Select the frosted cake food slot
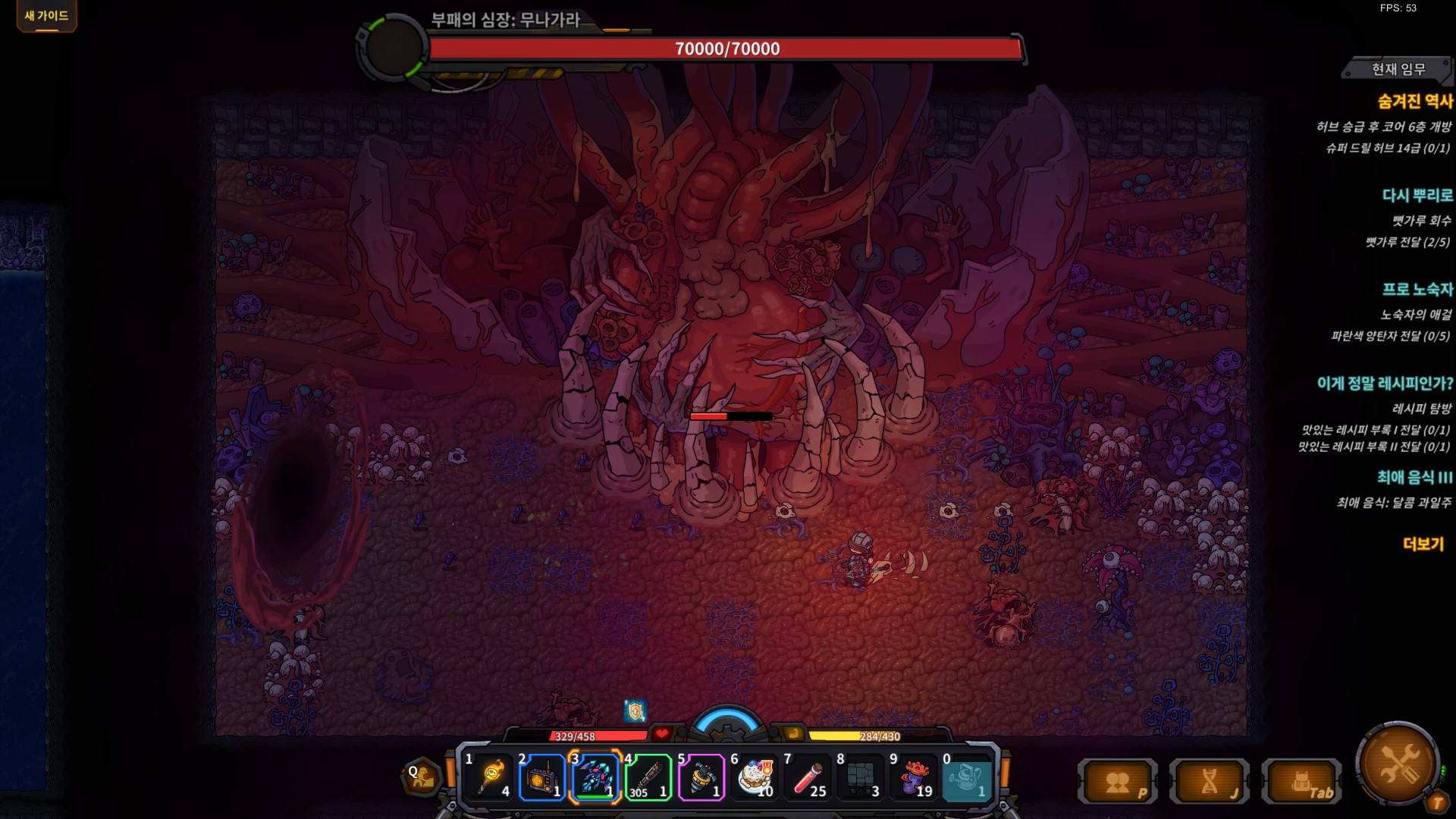The height and width of the screenshot is (819, 1456). (x=755, y=777)
